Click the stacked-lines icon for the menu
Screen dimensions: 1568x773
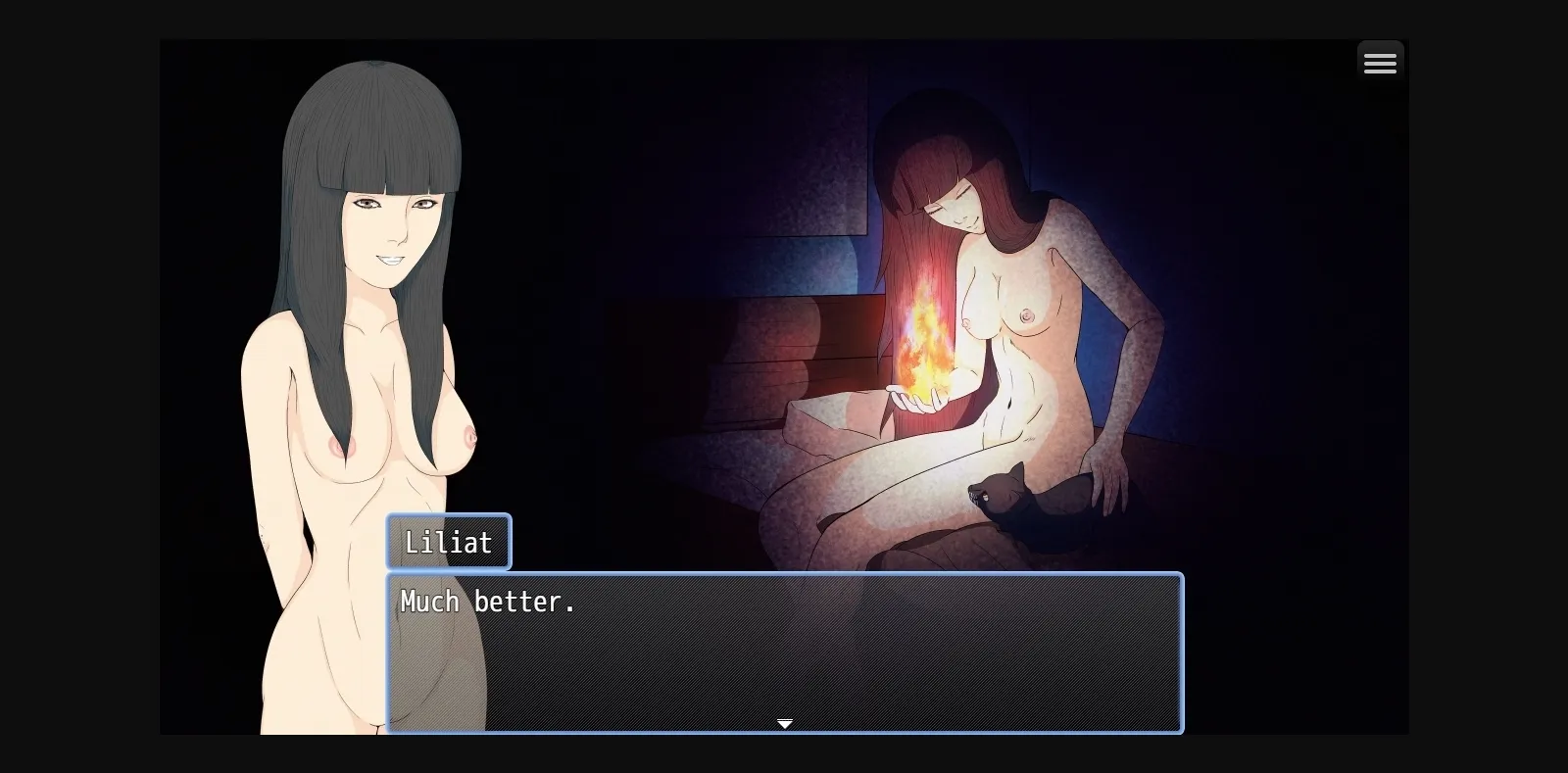point(1381,61)
